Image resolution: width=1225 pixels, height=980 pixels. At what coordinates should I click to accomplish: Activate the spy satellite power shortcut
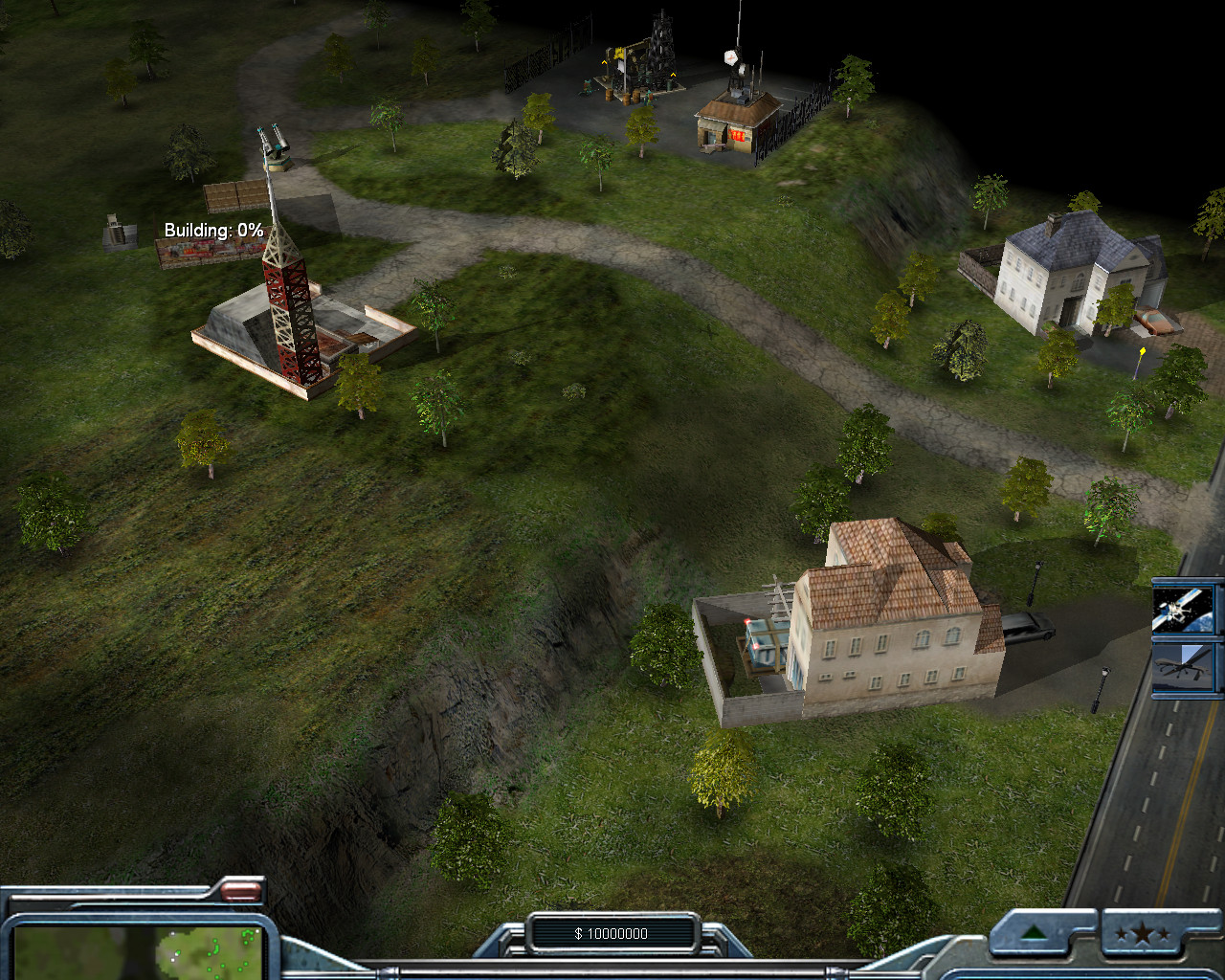point(1187,609)
